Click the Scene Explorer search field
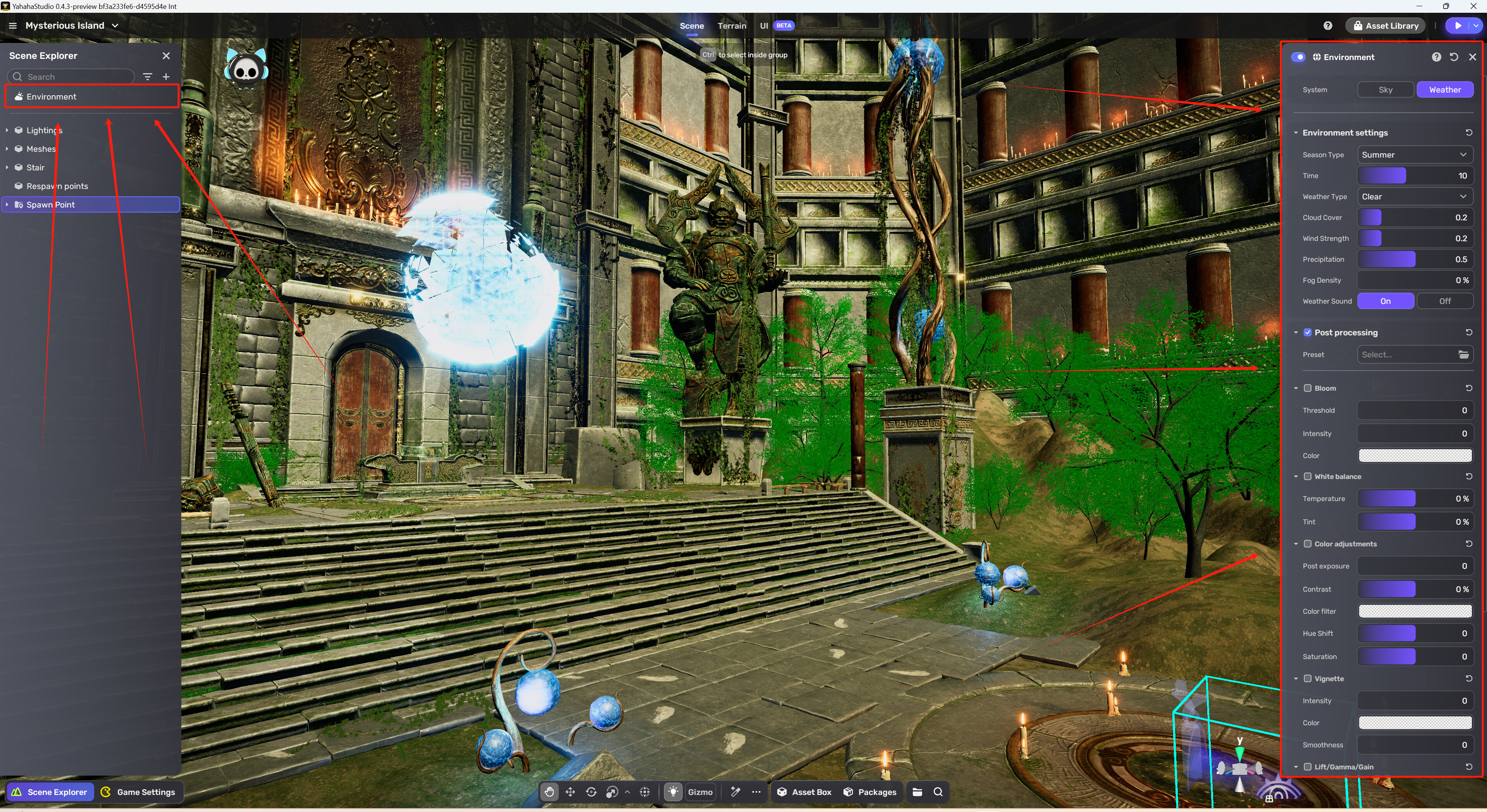 [75, 77]
